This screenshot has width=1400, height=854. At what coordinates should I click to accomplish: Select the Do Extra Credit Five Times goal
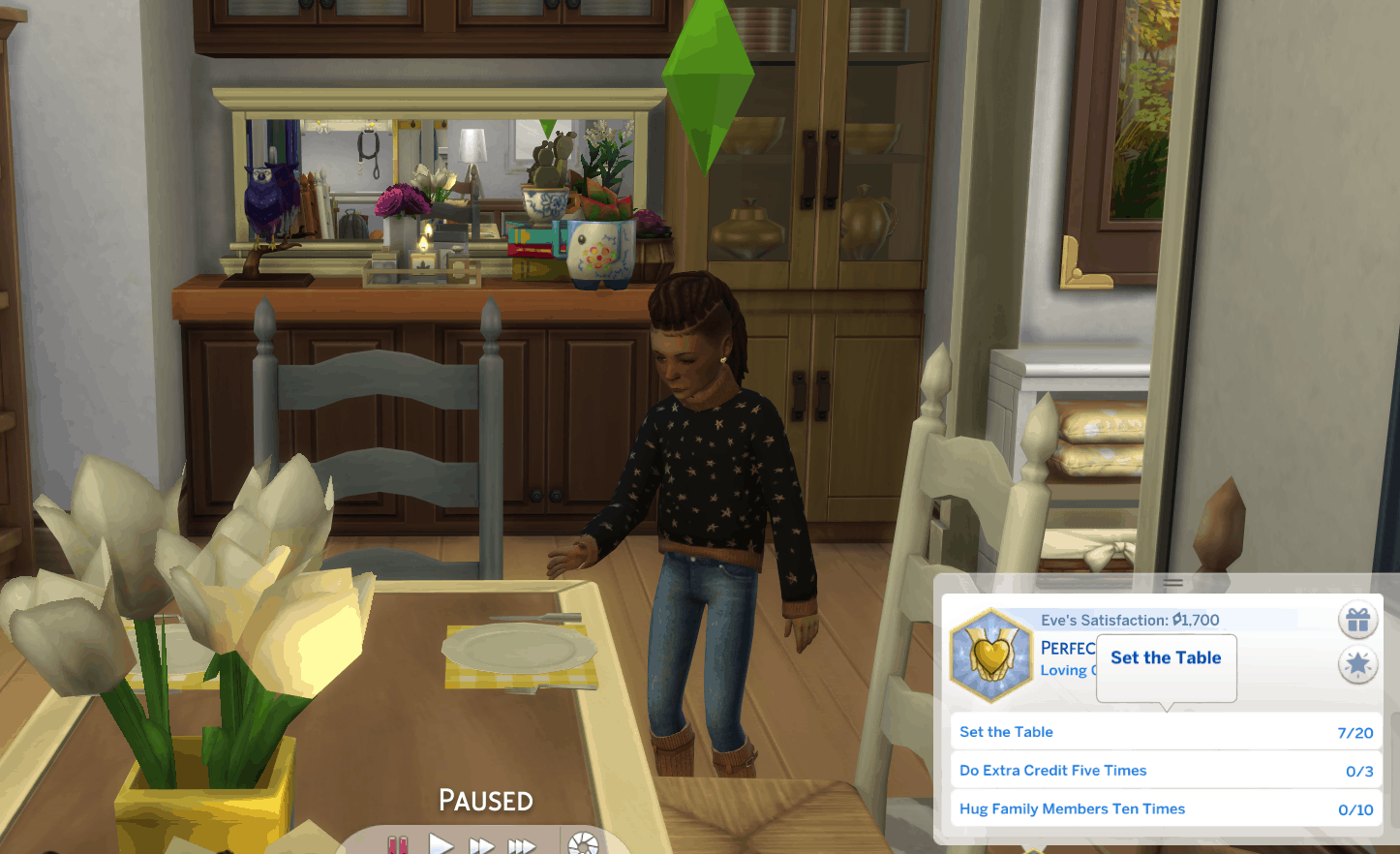(x=1165, y=771)
